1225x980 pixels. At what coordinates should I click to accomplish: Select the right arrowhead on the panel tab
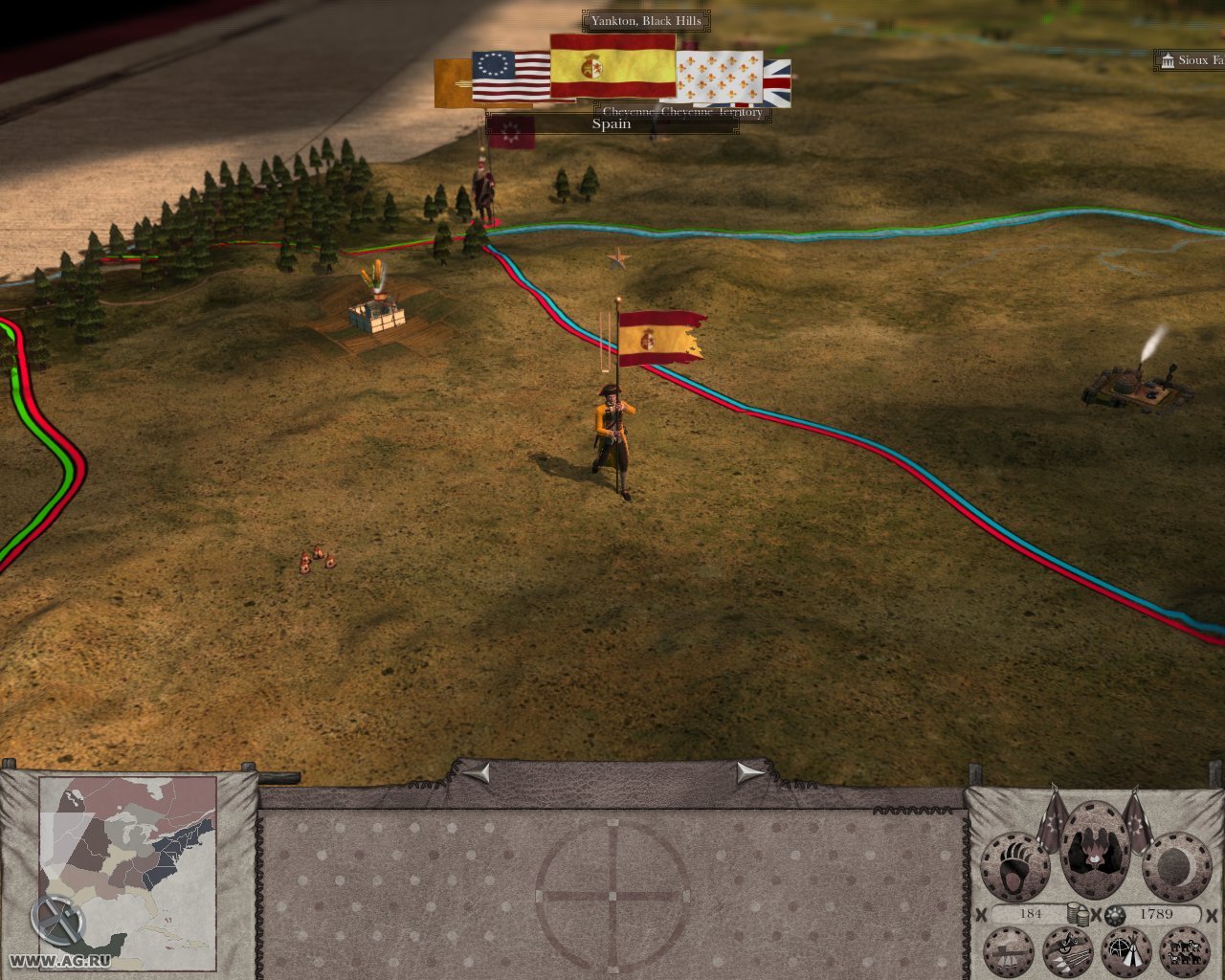click(750, 772)
